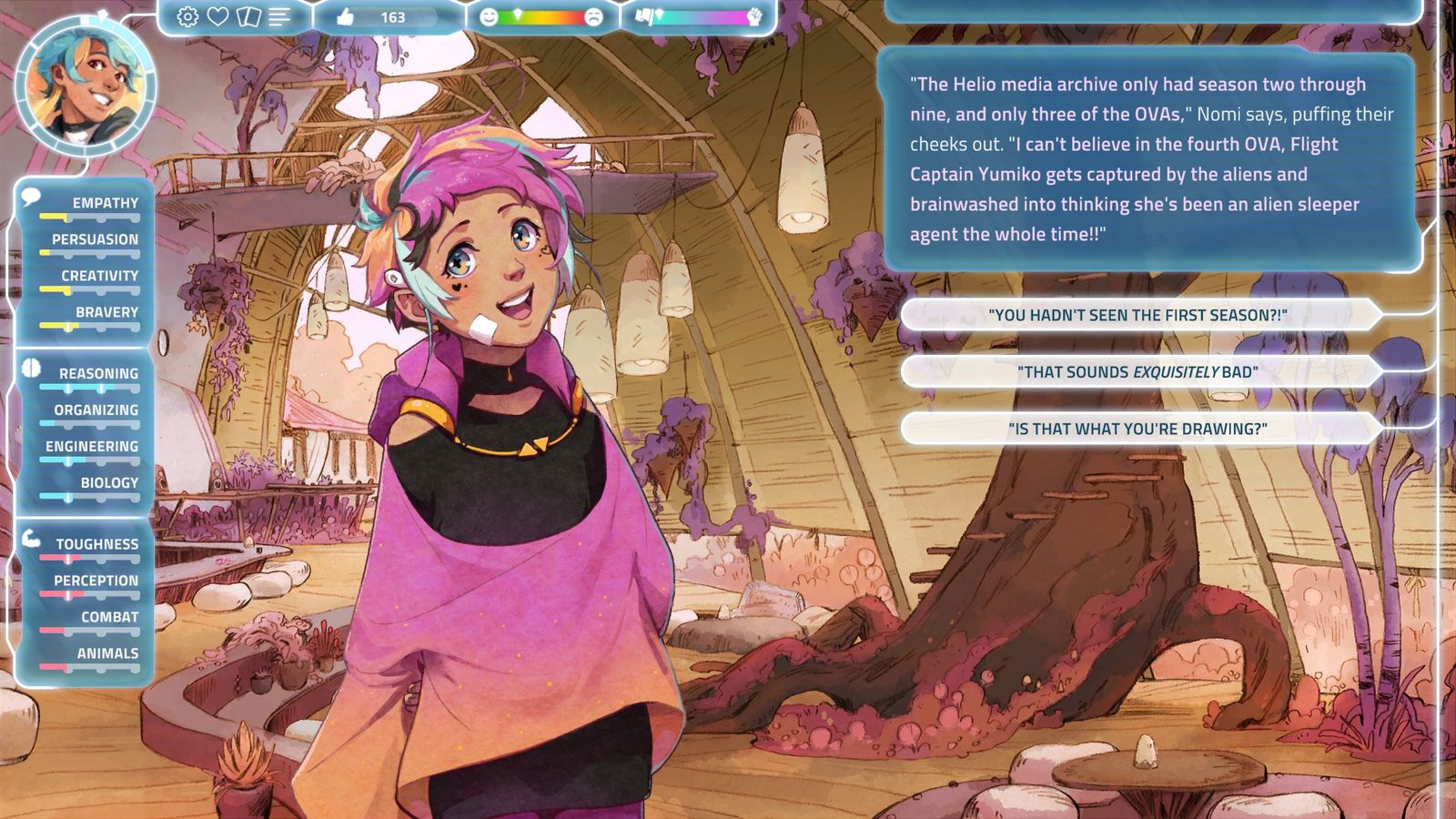
Task: Click the smiley face on the mood meter
Action: pos(489,15)
